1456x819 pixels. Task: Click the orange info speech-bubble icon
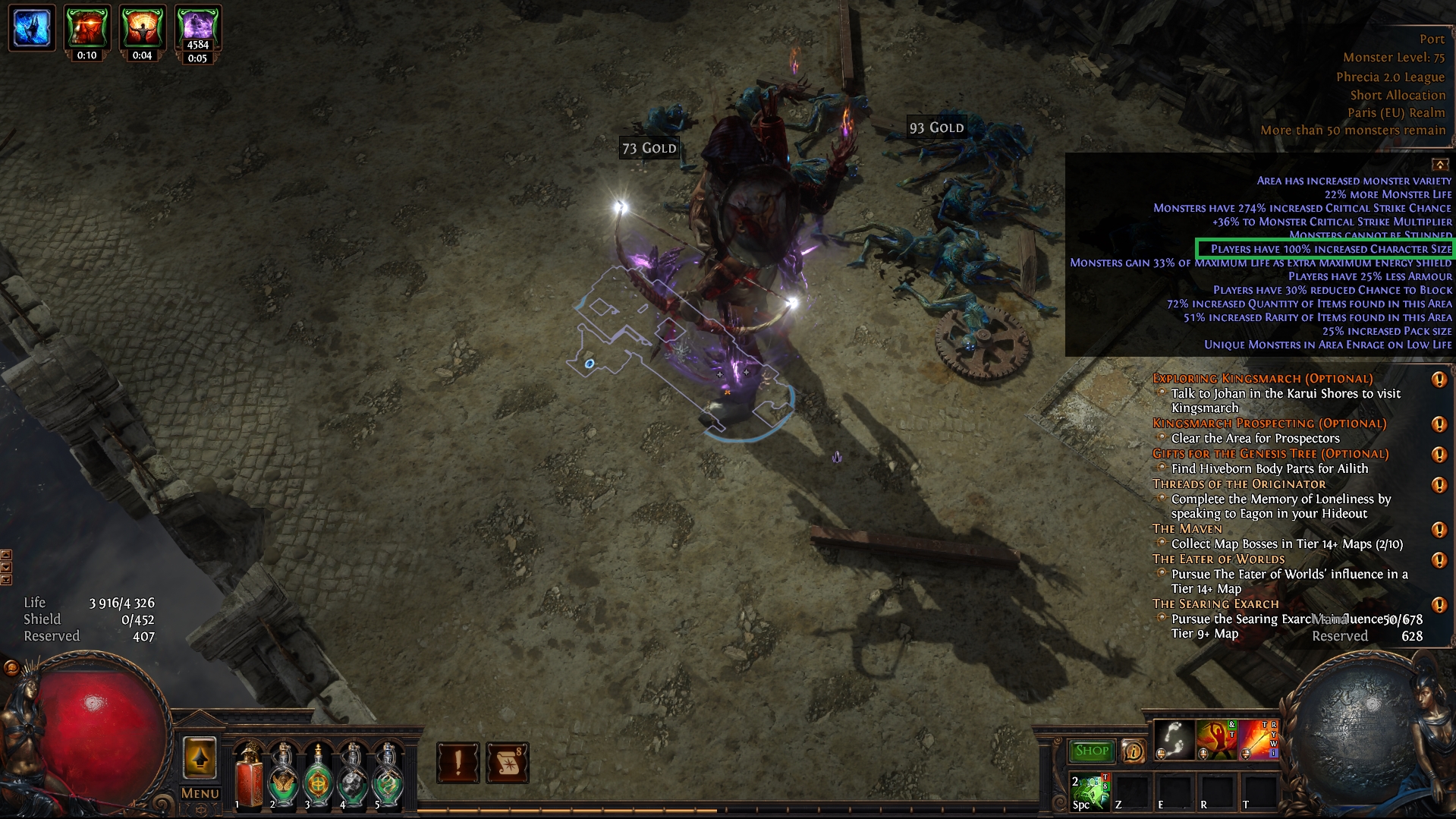tap(1133, 751)
